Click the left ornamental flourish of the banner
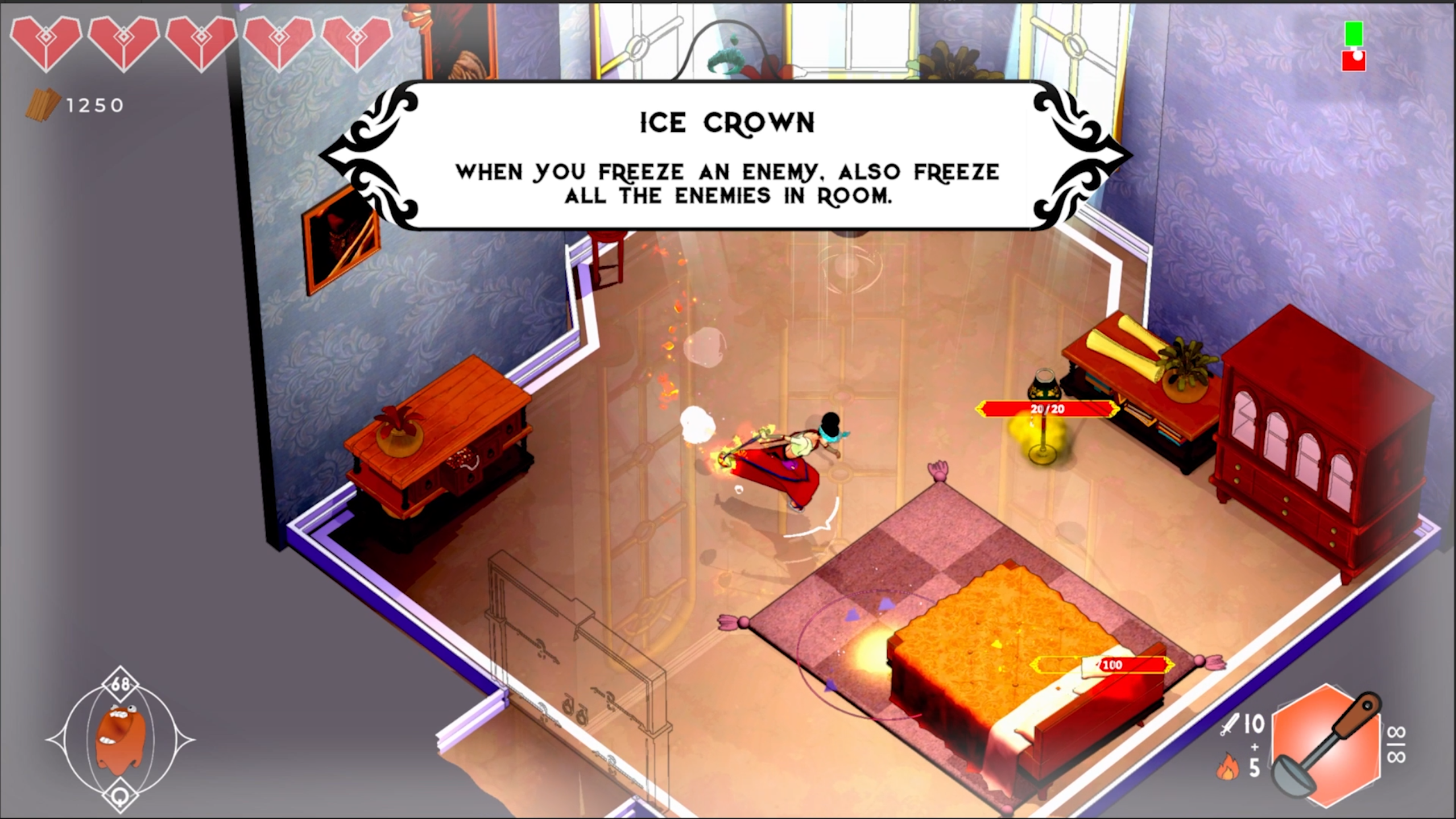 (x=373, y=154)
